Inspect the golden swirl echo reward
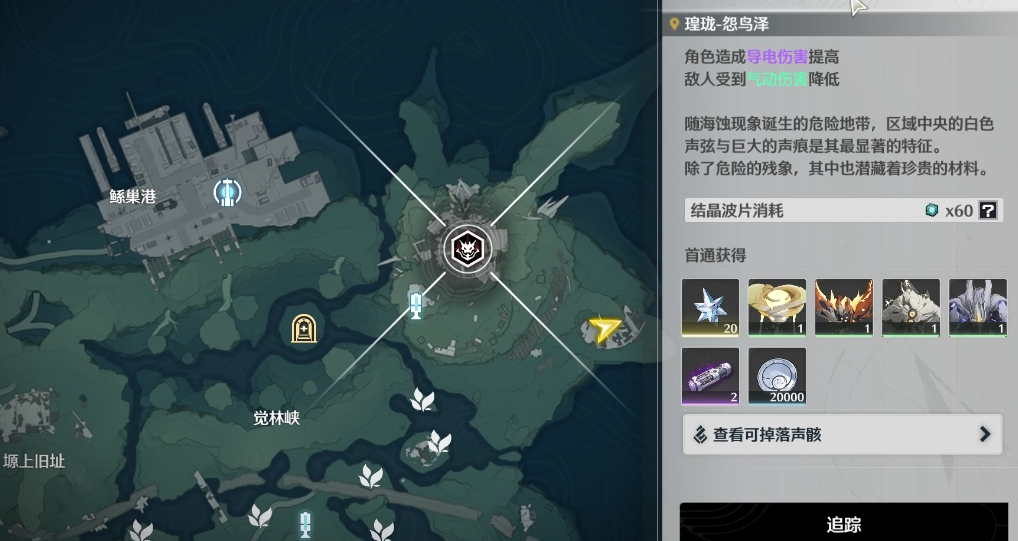1018x541 pixels. pos(777,307)
